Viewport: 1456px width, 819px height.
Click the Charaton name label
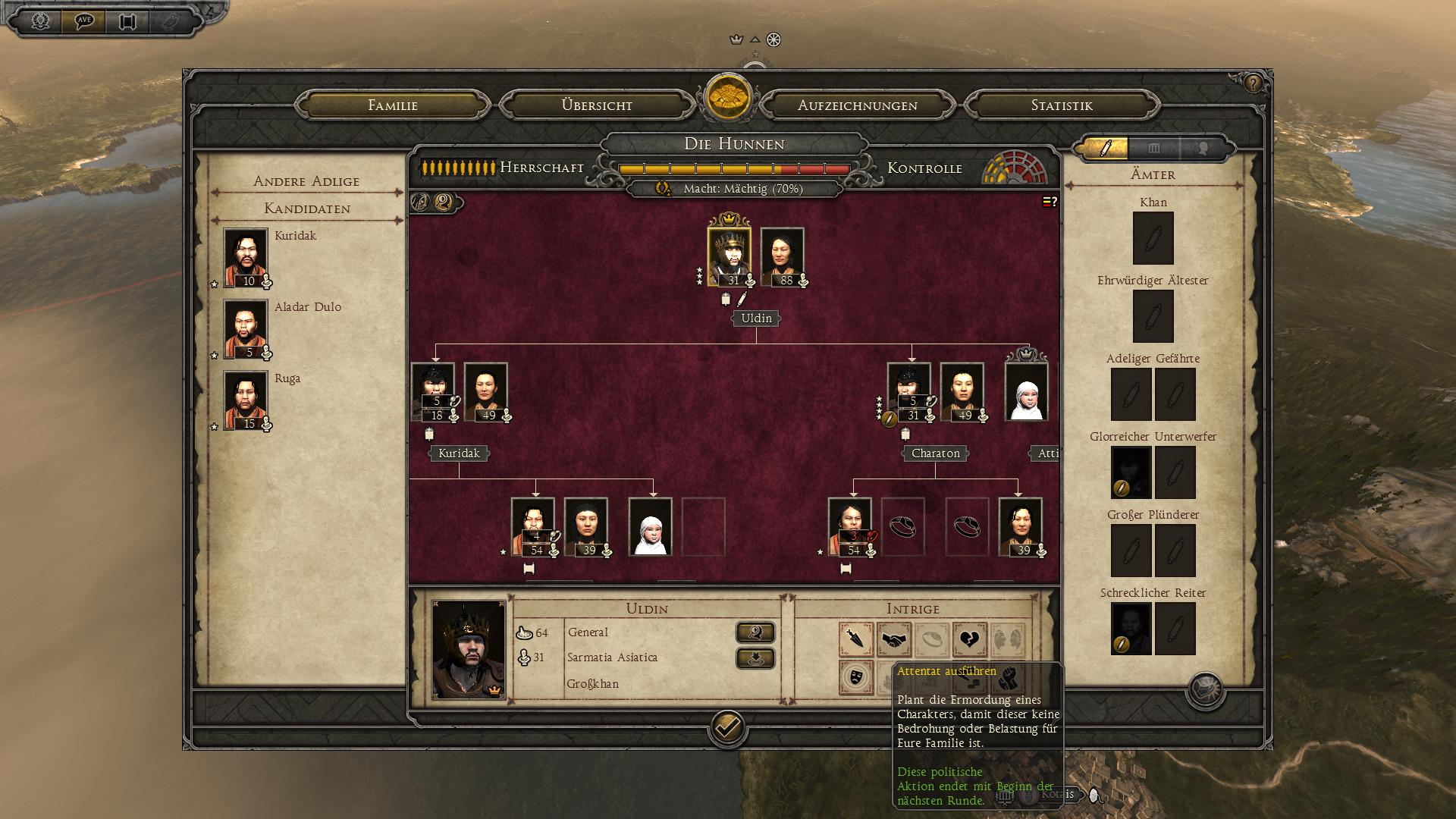[x=935, y=453]
